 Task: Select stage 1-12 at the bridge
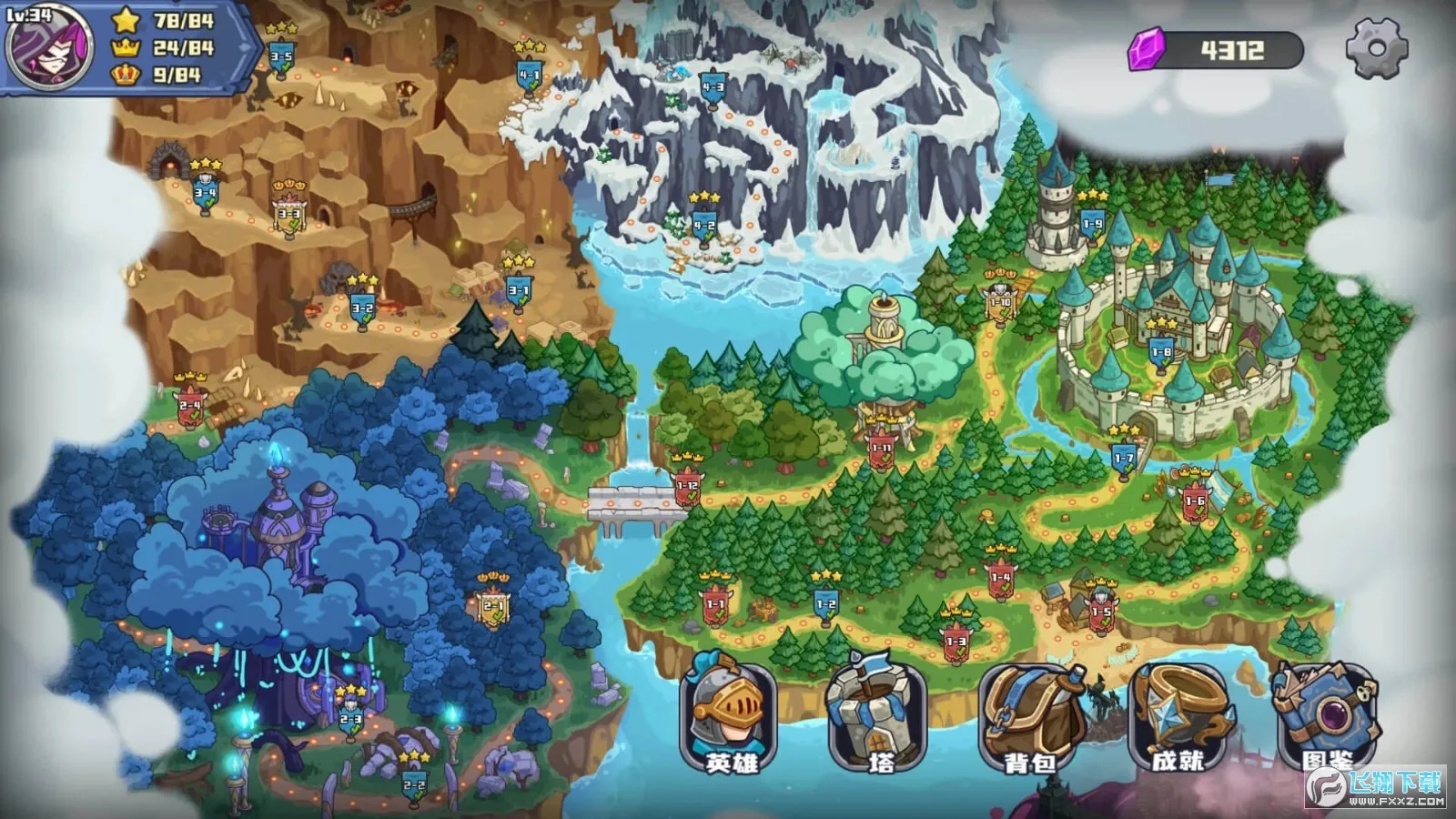click(687, 486)
